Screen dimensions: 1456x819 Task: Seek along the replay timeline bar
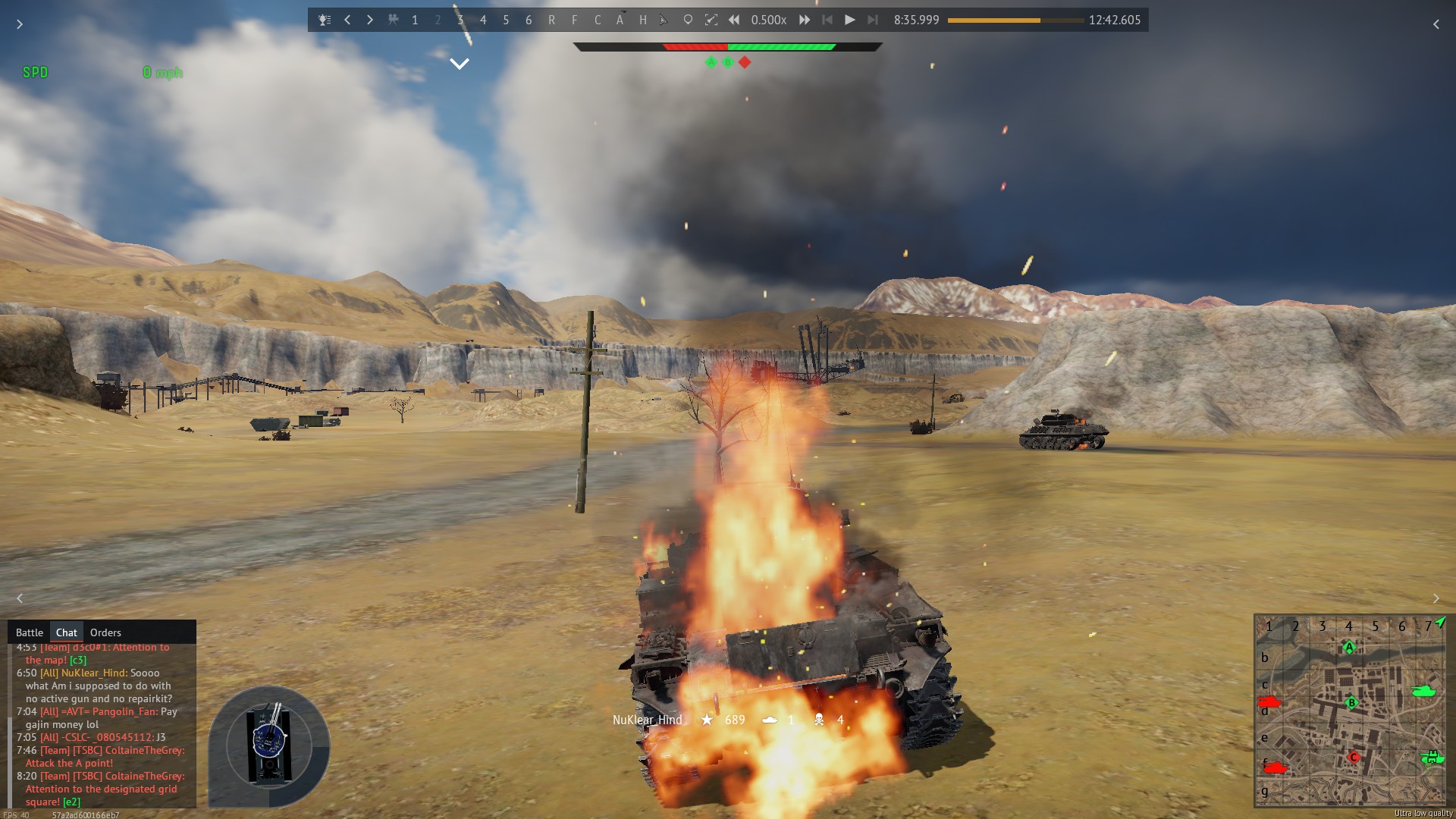tap(1015, 20)
